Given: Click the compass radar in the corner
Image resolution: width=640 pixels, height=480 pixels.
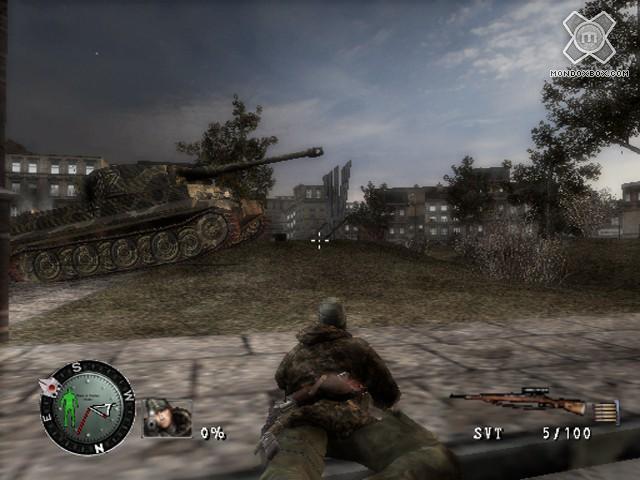Looking at the screenshot, I should [x=87, y=407].
